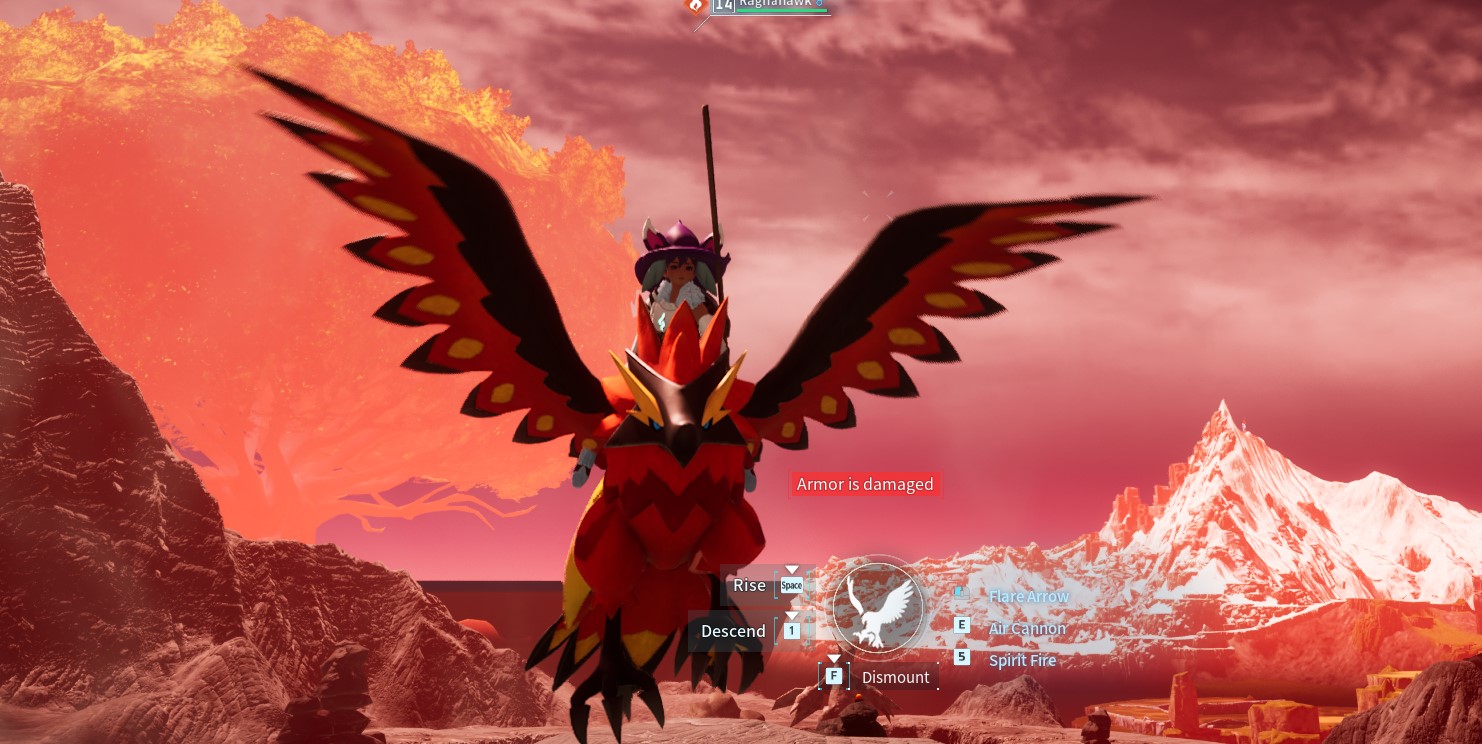Select the Air Cannon skill entry

[x=1027, y=628]
